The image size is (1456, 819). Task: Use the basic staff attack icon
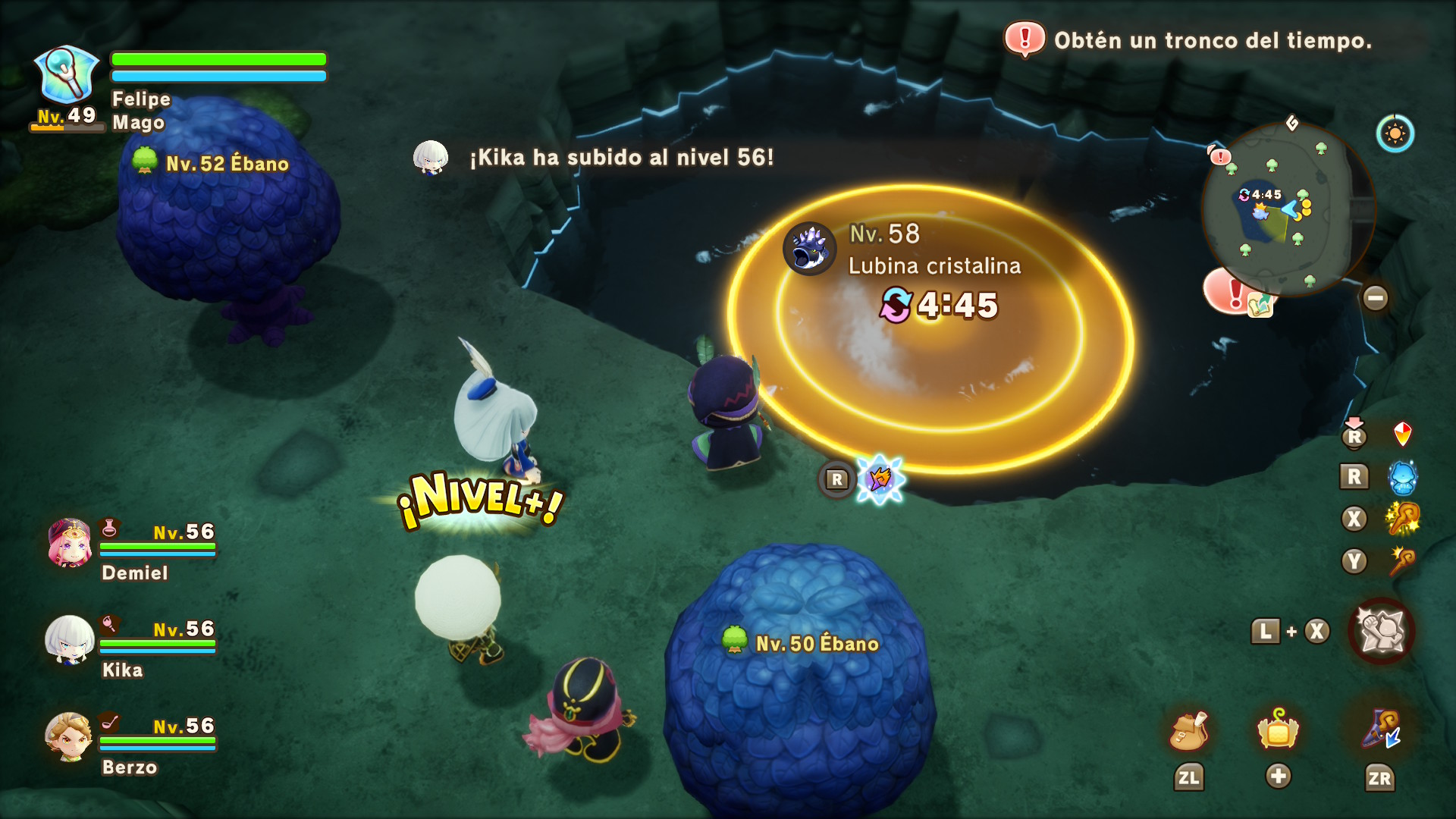(1402, 561)
